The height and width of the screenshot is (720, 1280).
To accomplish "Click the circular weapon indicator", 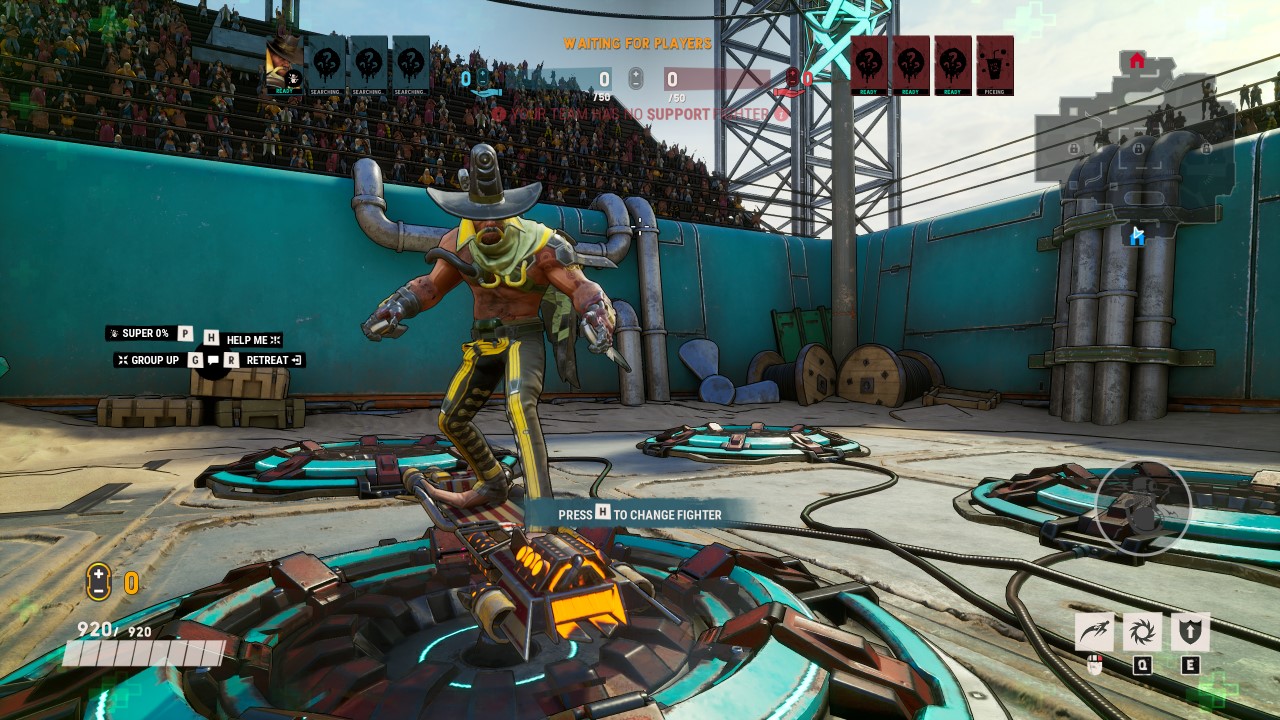I will click(1142, 509).
